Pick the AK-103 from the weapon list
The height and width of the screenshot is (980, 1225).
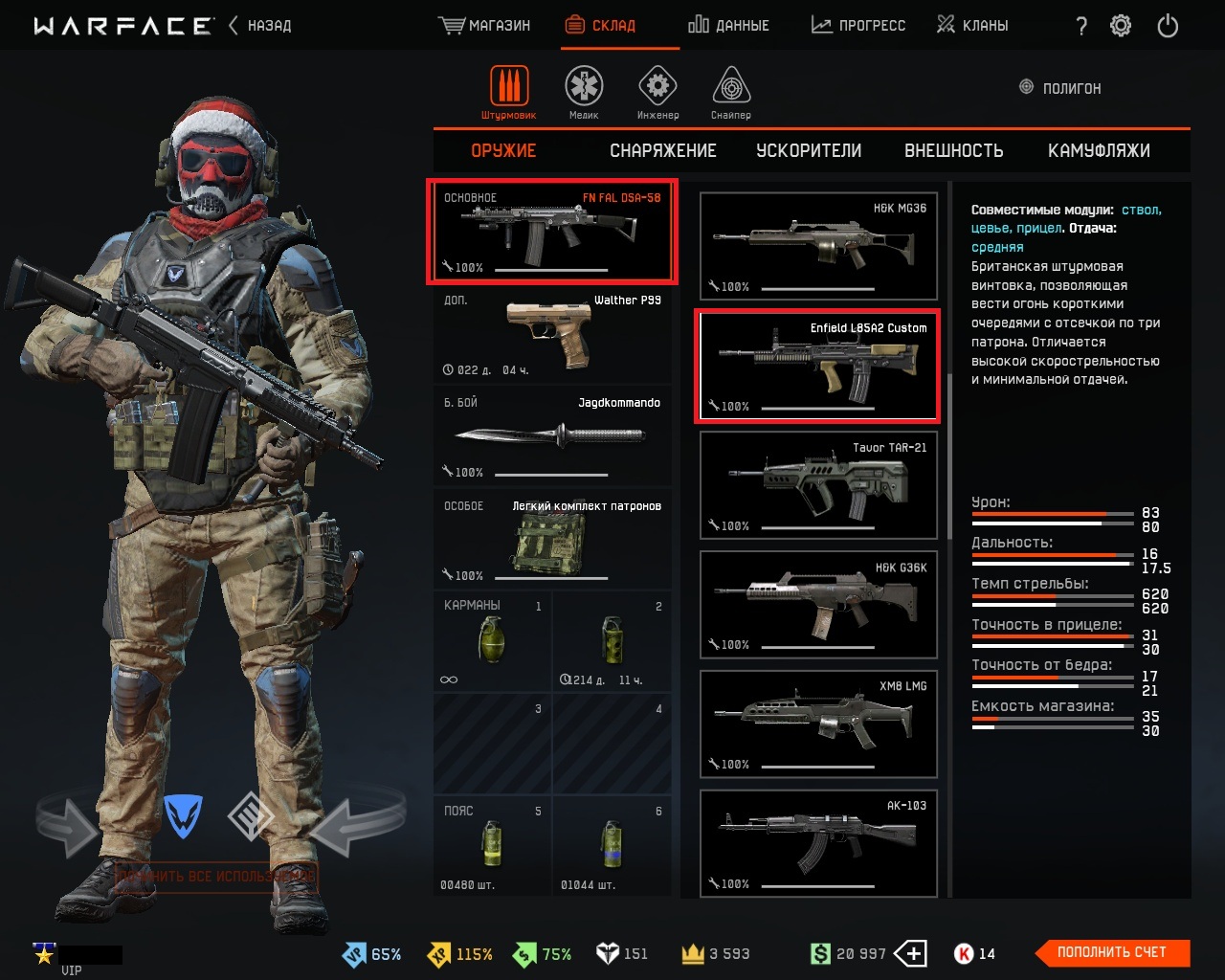pyautogui.click(x=818, y=843)
